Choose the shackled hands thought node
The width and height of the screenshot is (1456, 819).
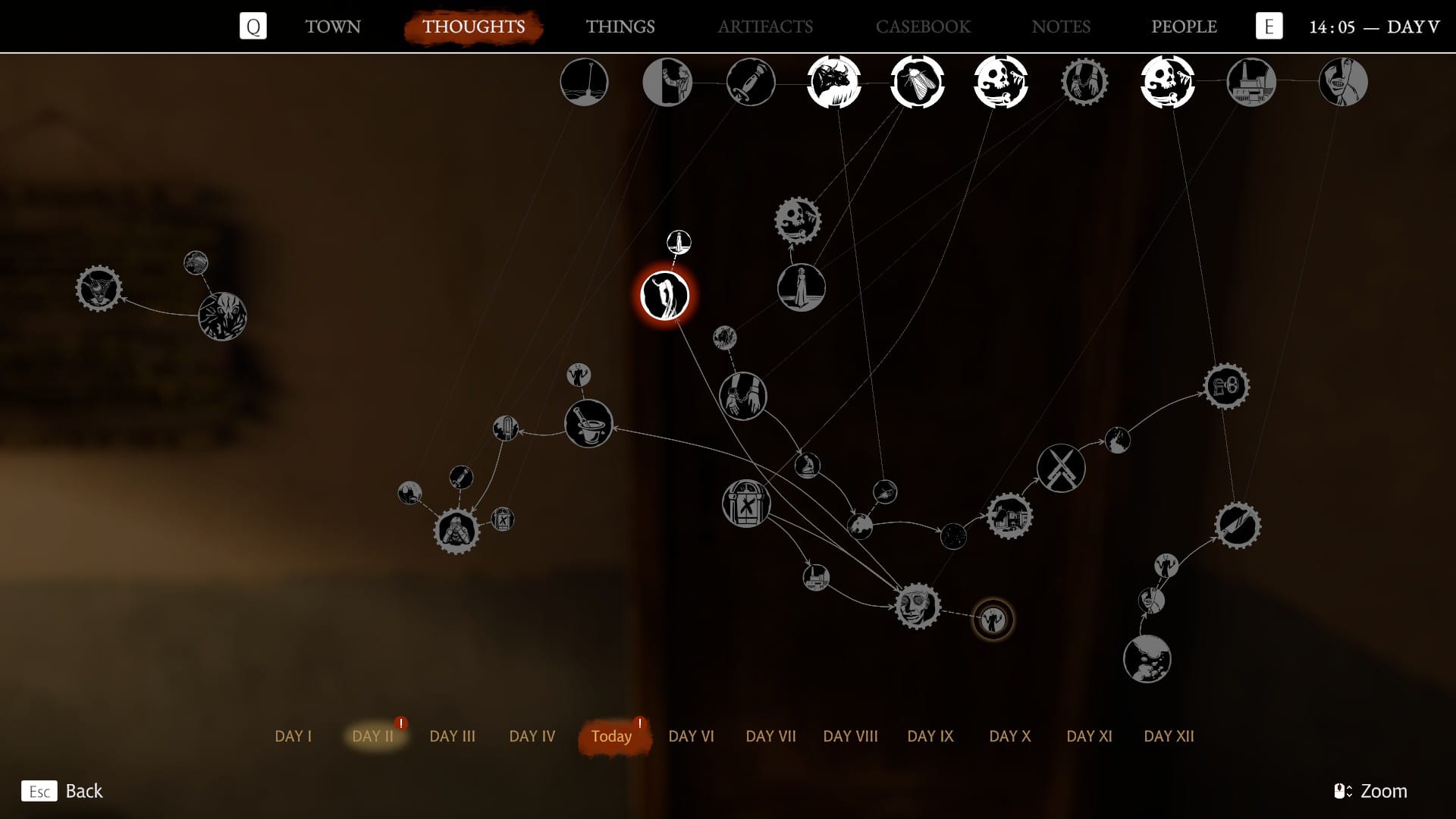tap(742, 396)
